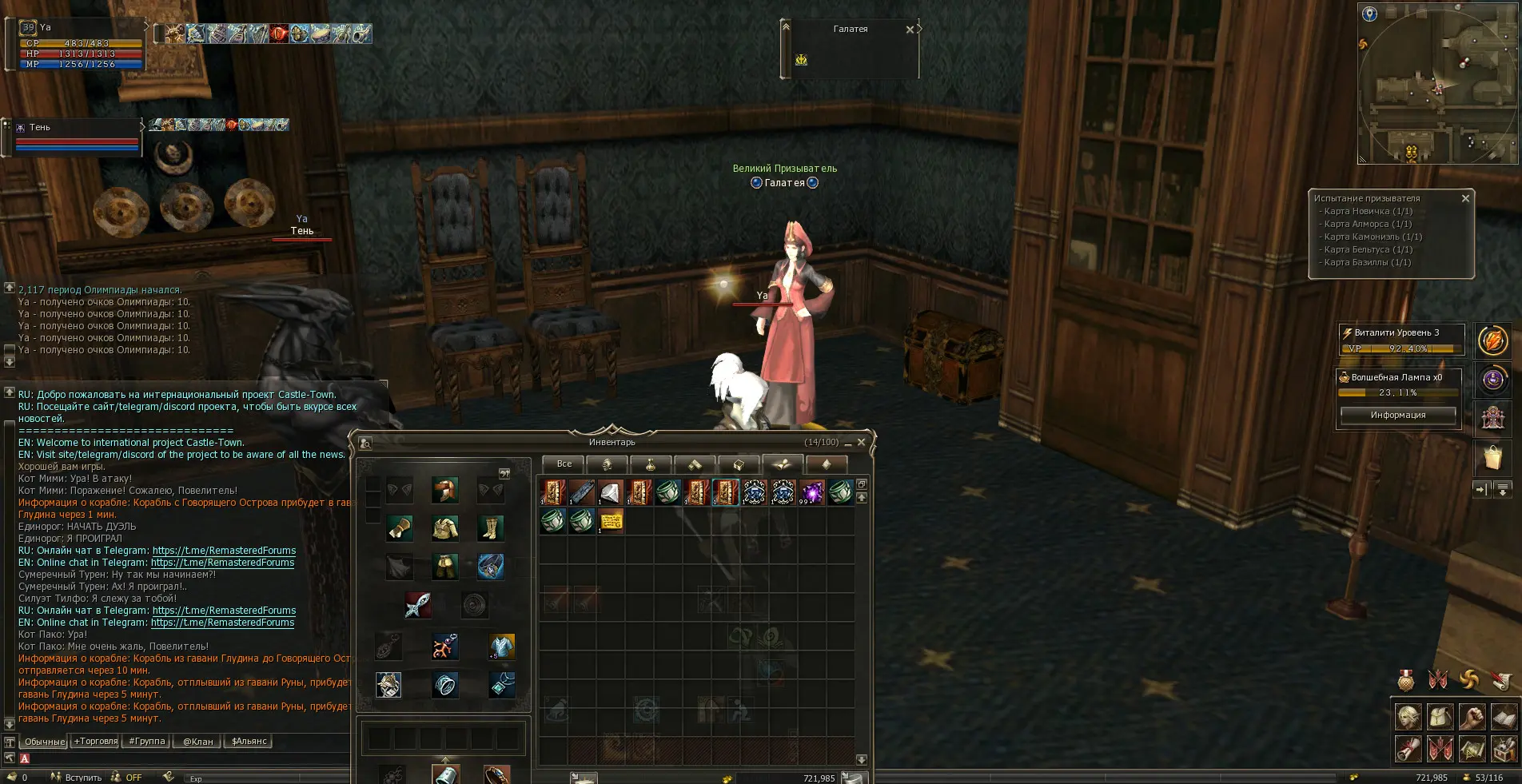Screen dimensions: 1522x784
Task: Select the yellow ticket item
Action: coord(611,521)
